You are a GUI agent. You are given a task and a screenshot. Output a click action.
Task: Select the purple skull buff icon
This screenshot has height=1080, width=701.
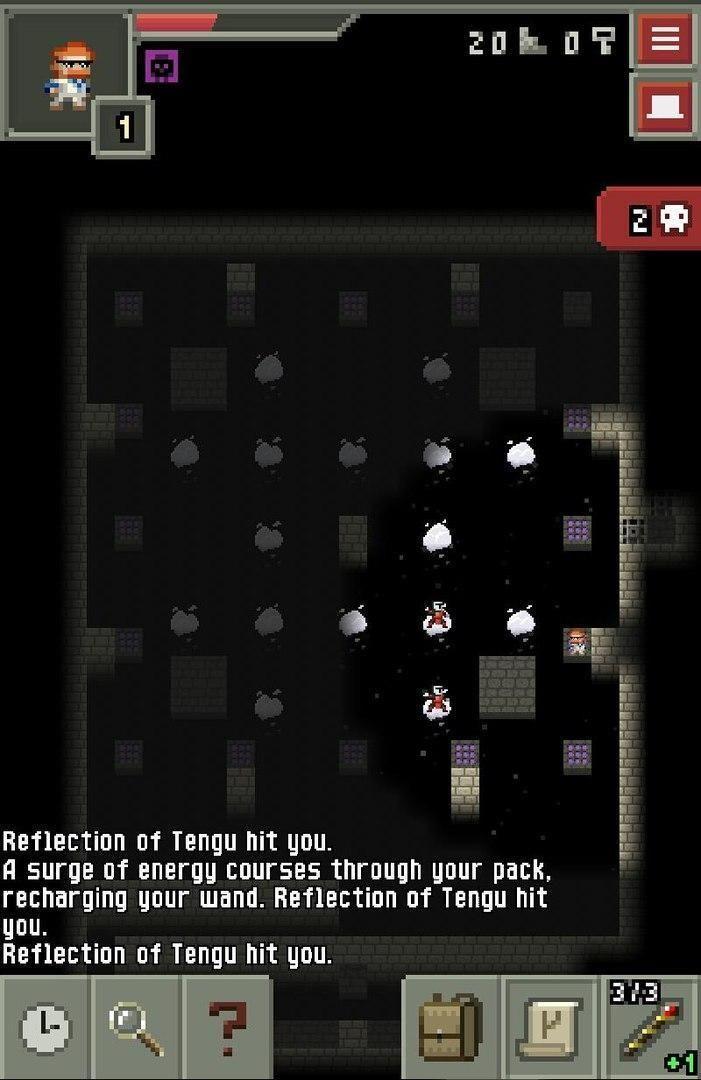162,66
